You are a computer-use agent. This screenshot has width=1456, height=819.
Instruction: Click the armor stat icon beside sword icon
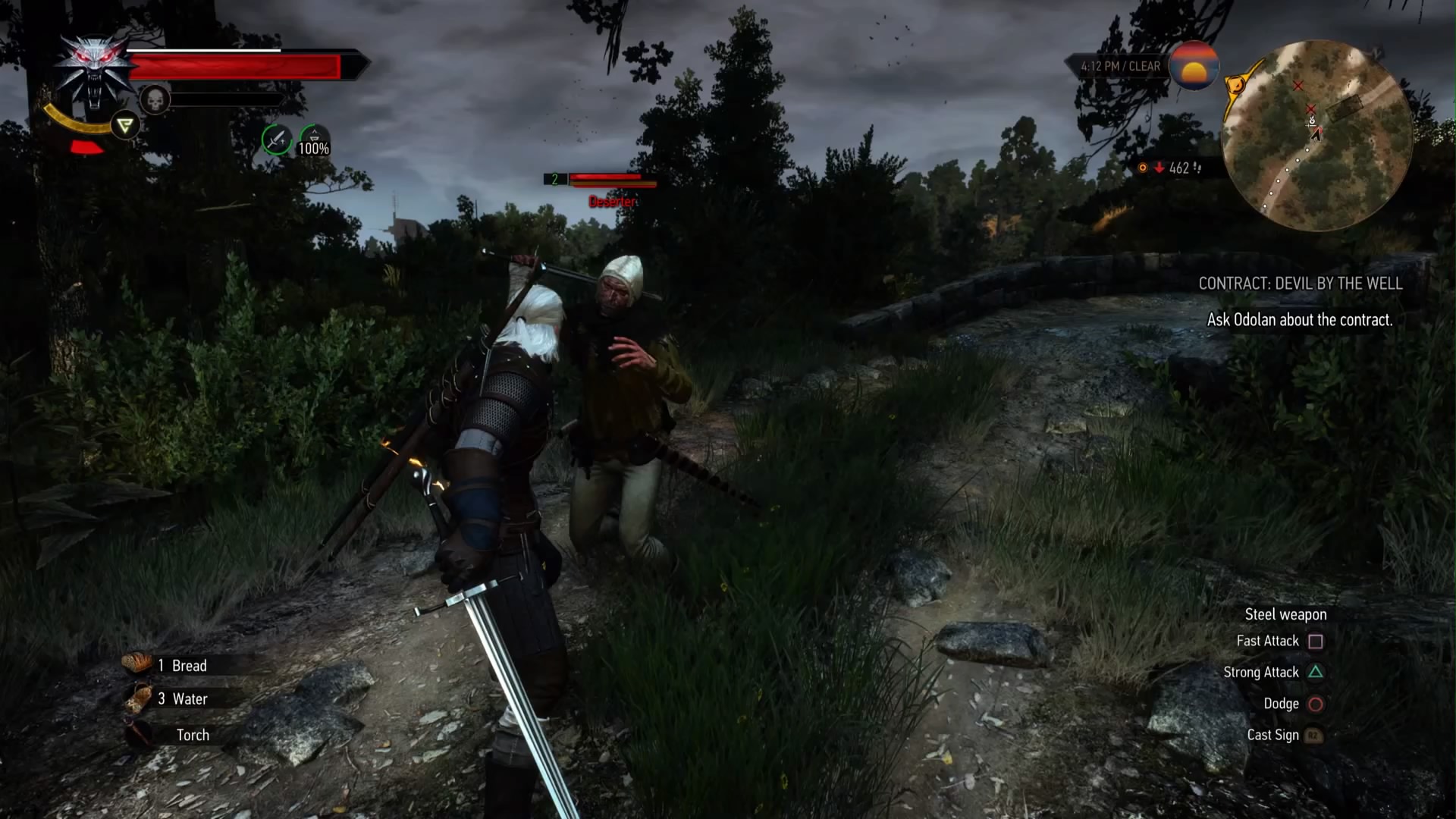click(x=313, y=136)
